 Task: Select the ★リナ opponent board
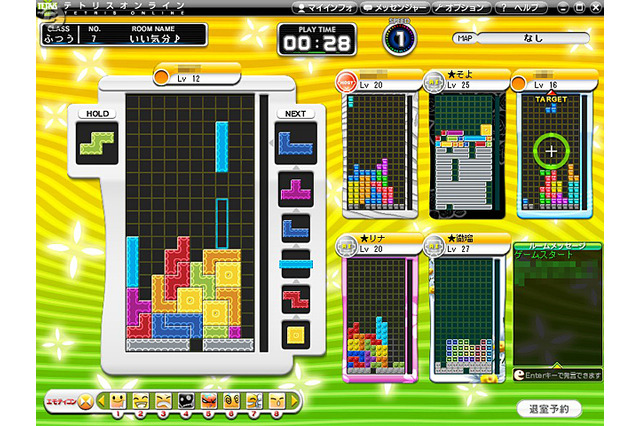(380, 315)
